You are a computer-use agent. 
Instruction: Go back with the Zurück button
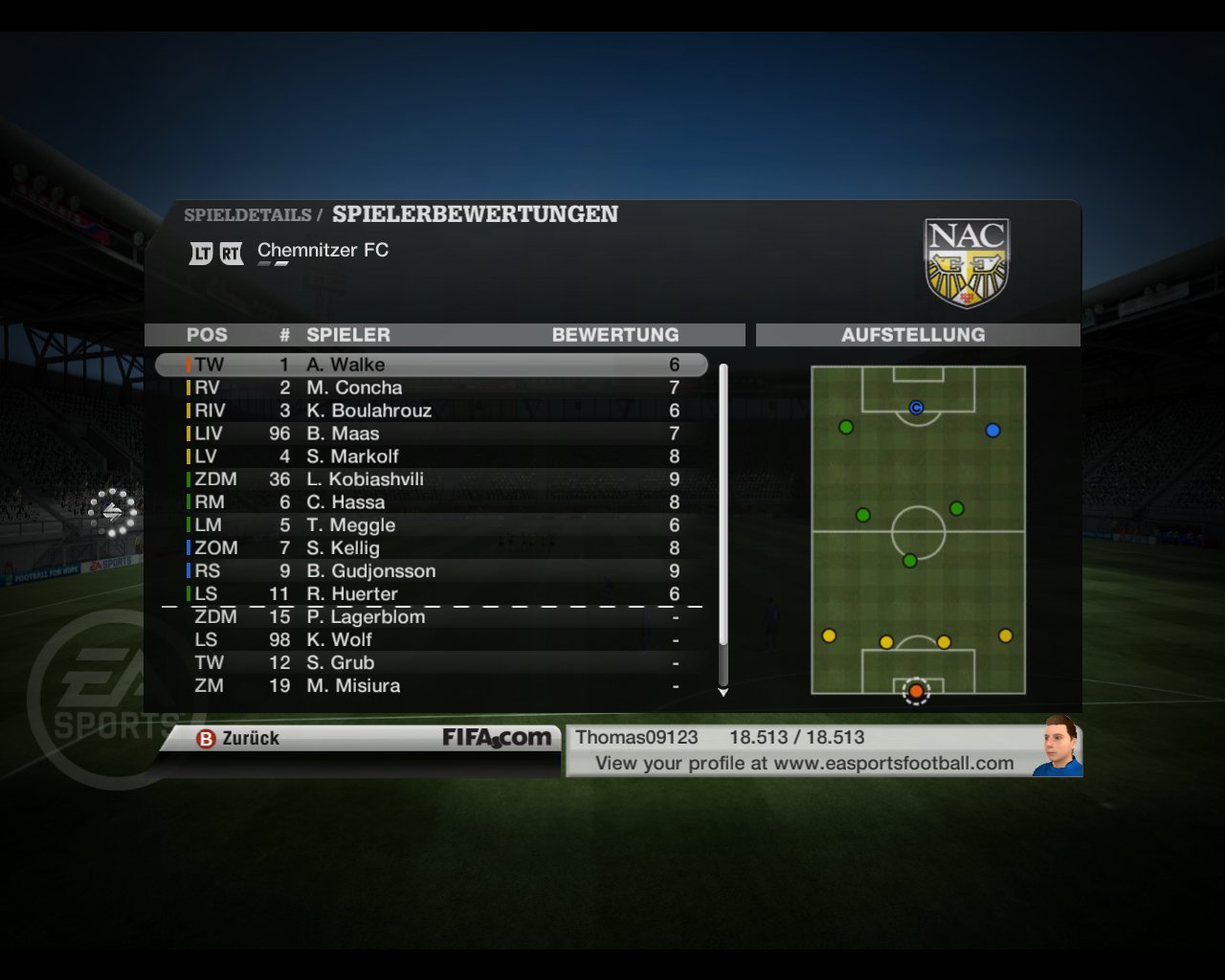(x=239, y=738)
